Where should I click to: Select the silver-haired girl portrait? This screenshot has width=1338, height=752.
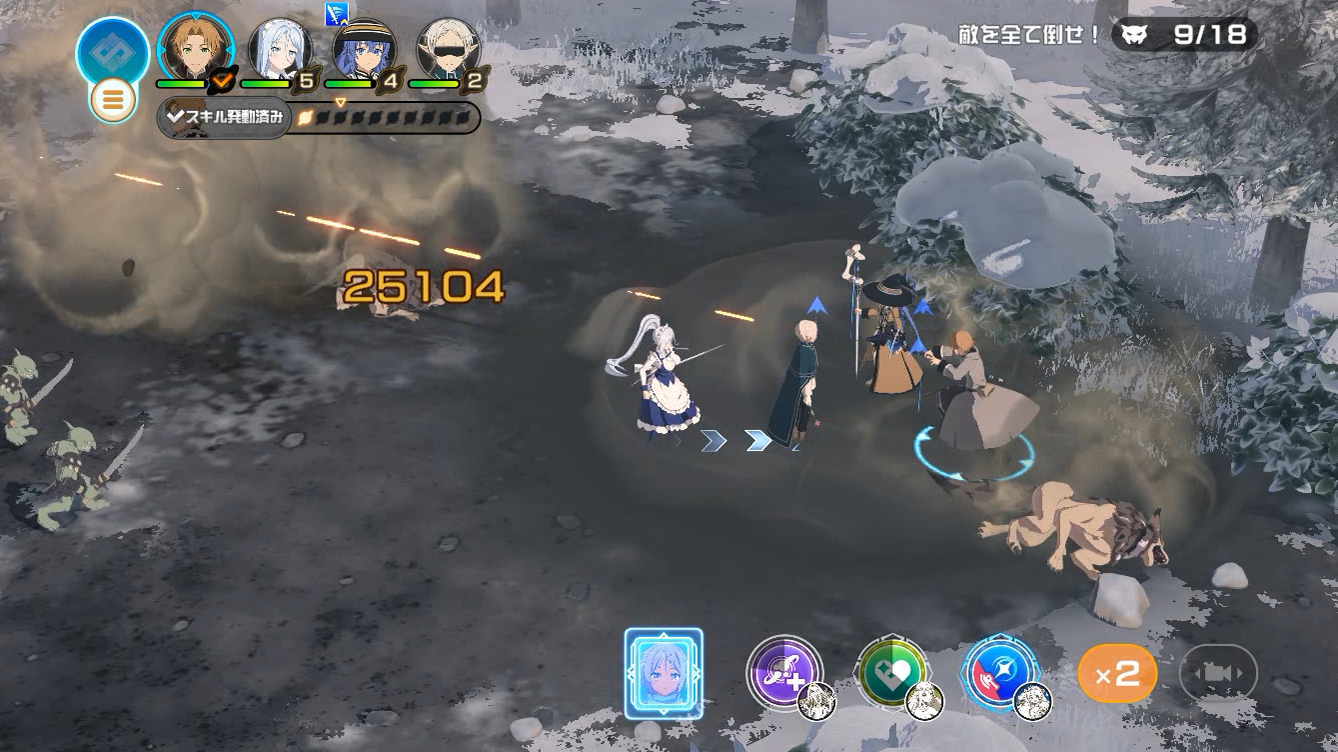[279, 48]
